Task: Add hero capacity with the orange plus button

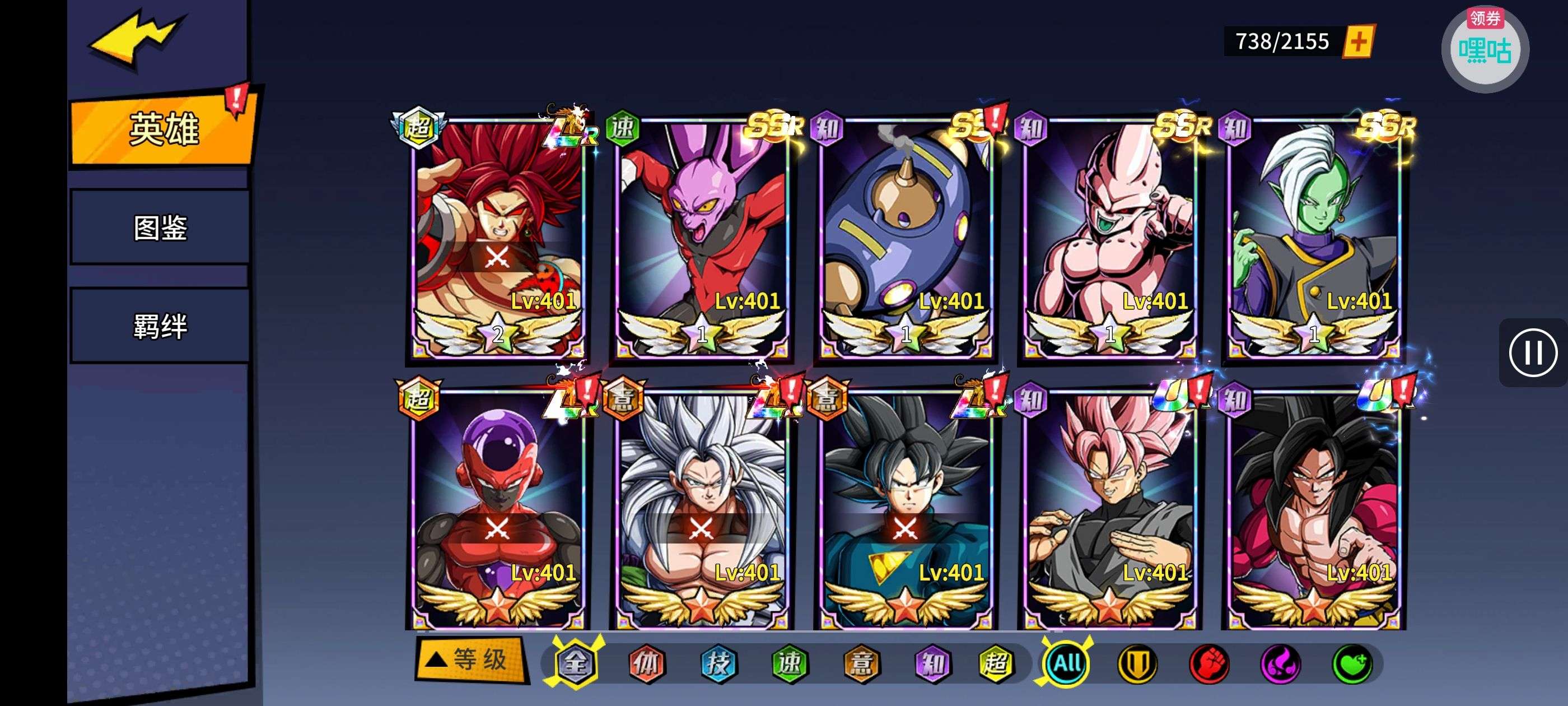Action: click(x=1358, y=41)
